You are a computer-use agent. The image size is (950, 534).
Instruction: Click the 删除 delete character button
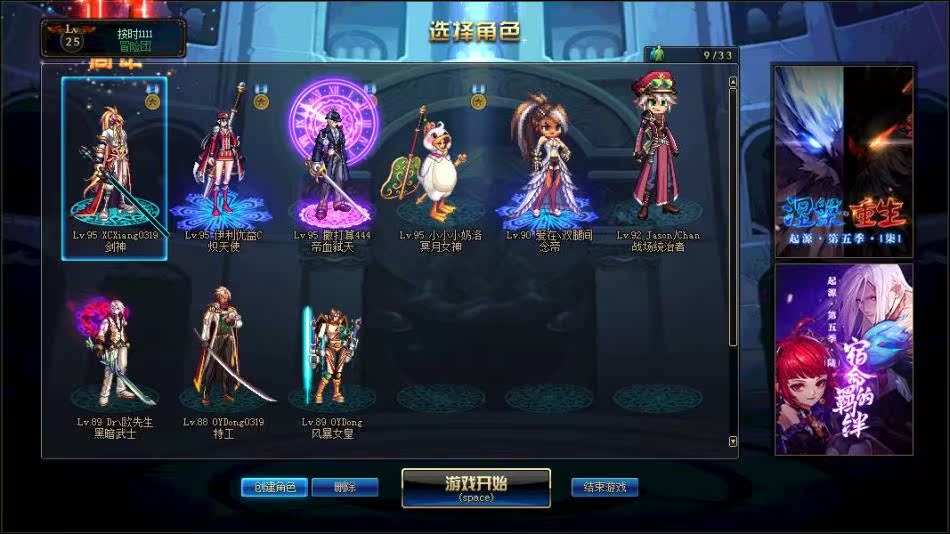click(345, 488)
